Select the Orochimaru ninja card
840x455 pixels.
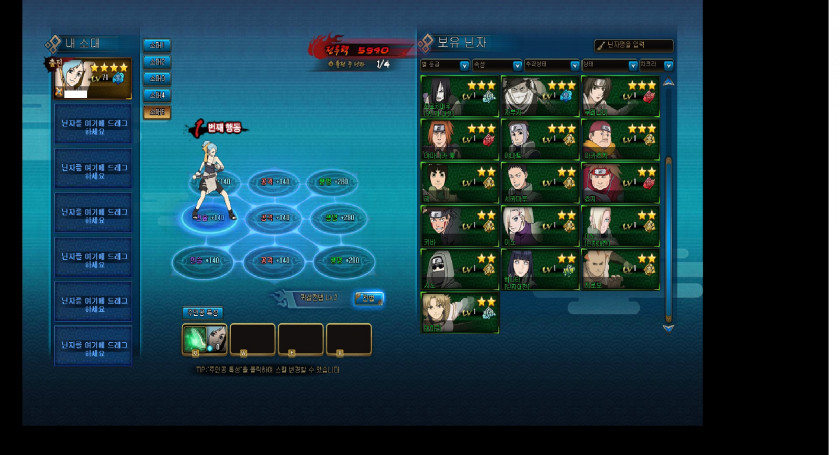coord(458,96)
